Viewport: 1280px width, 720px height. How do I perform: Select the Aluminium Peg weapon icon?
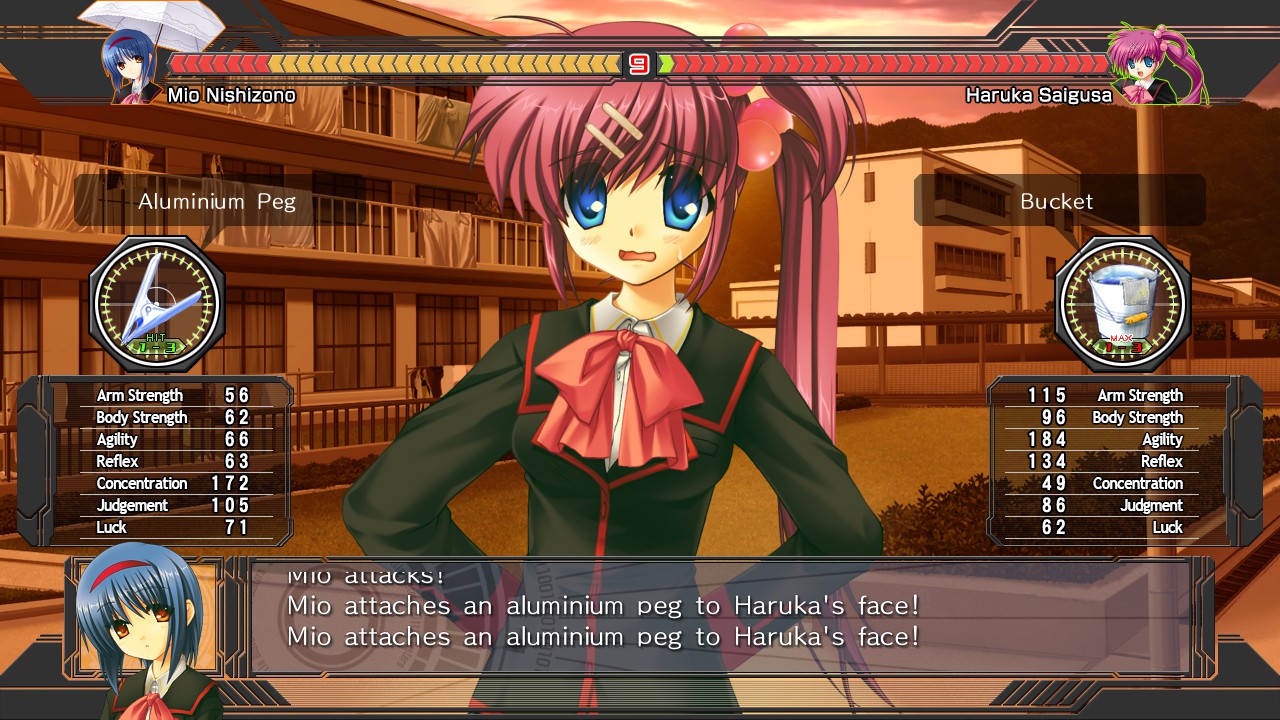tap(155, 298)
